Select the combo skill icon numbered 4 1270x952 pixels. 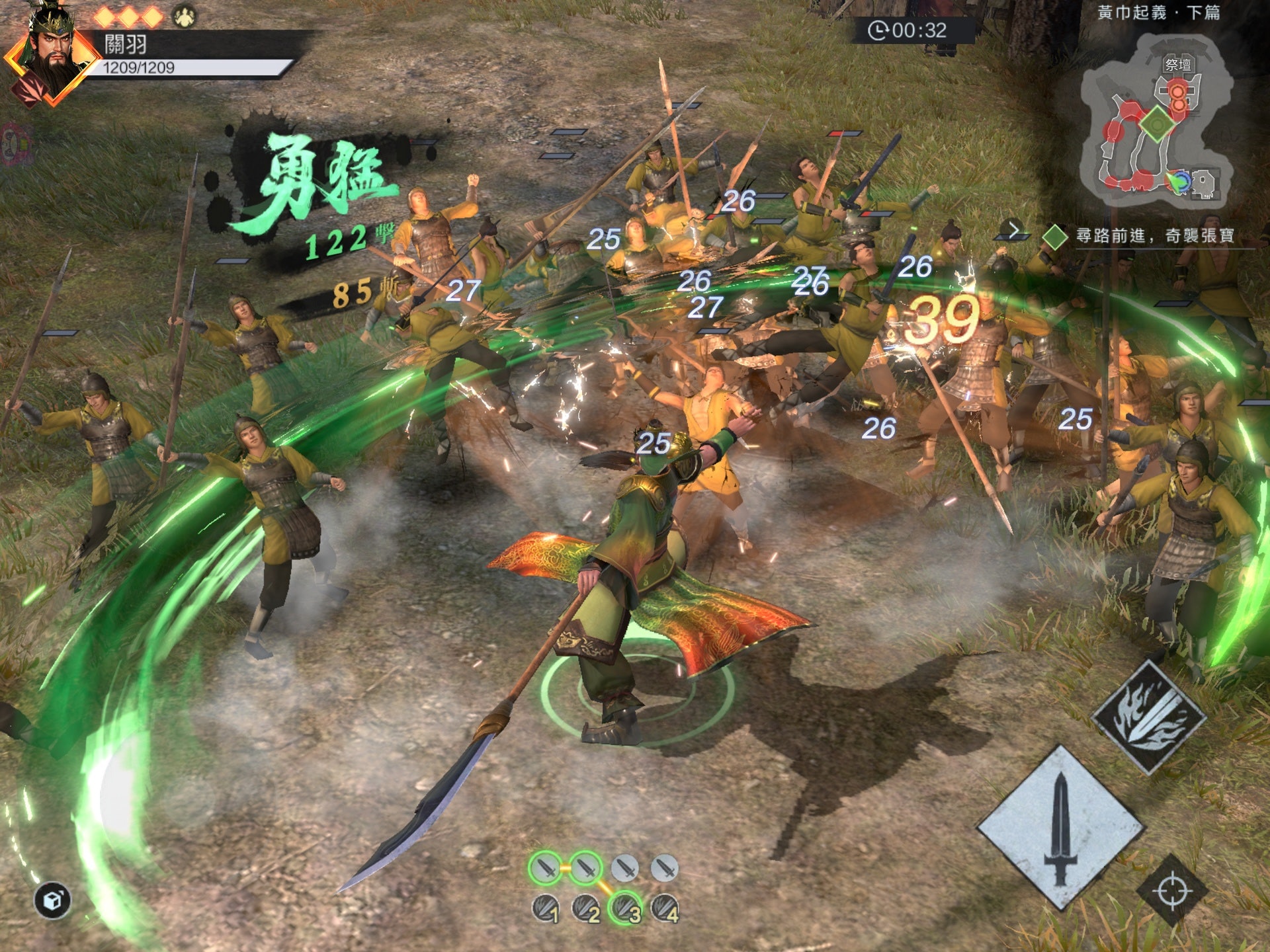pyautogui.click(x=665, y=909)
